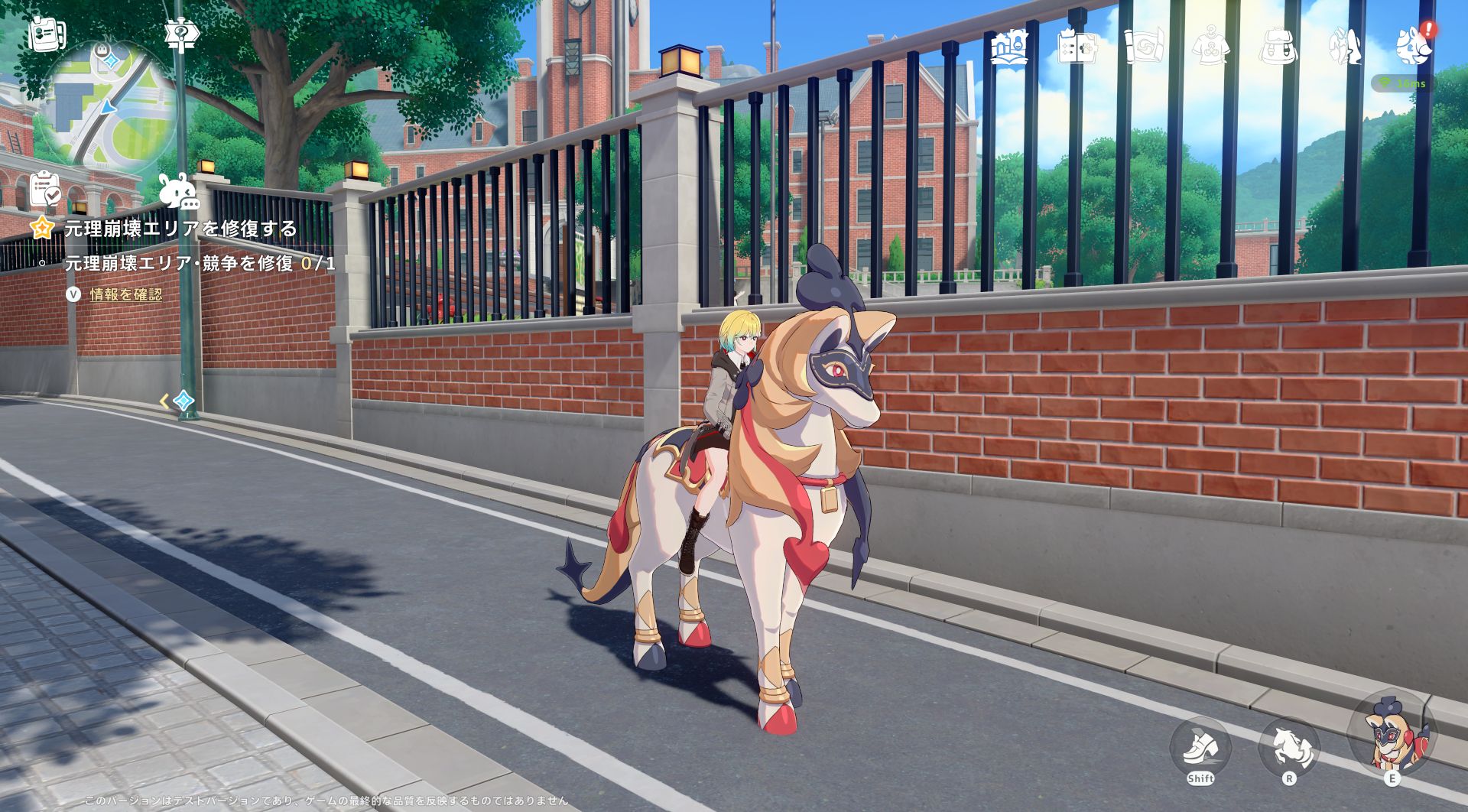Open the rolled map scroll icon
Image resolution: width=1468 pixels, height=812 pixels.
tap(1144, 47)
